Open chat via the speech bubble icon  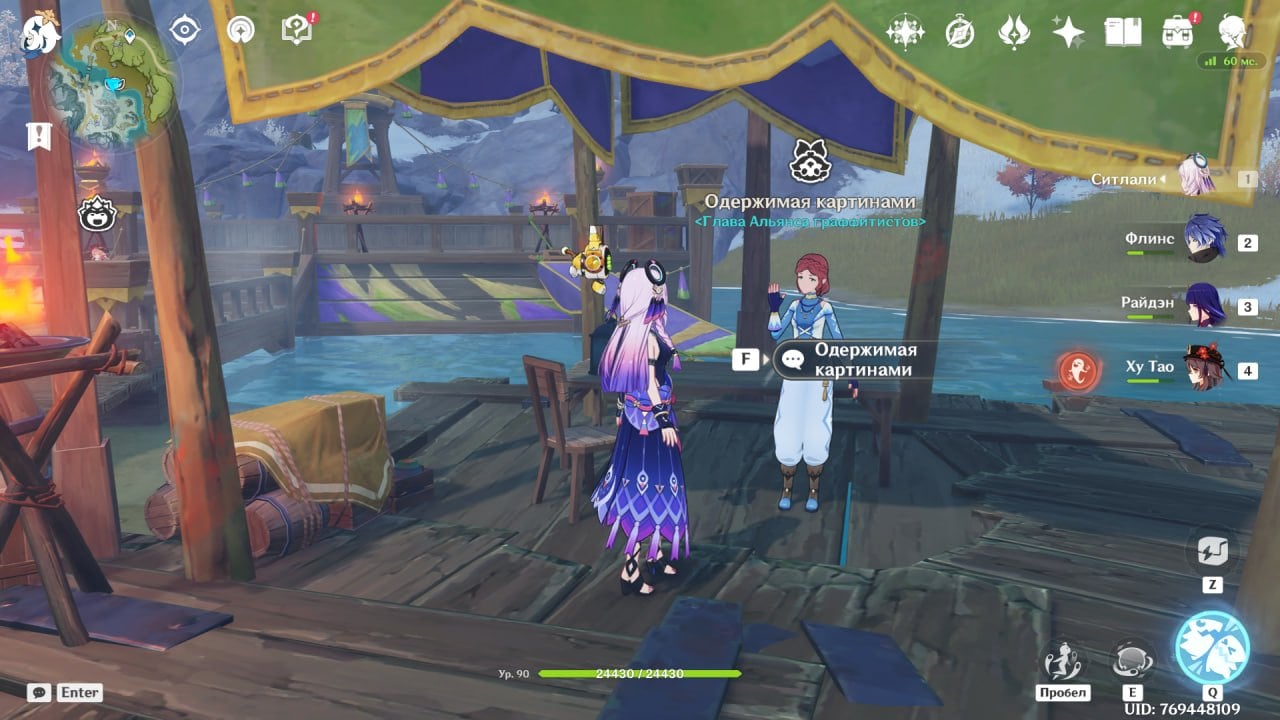coord(39,692)
